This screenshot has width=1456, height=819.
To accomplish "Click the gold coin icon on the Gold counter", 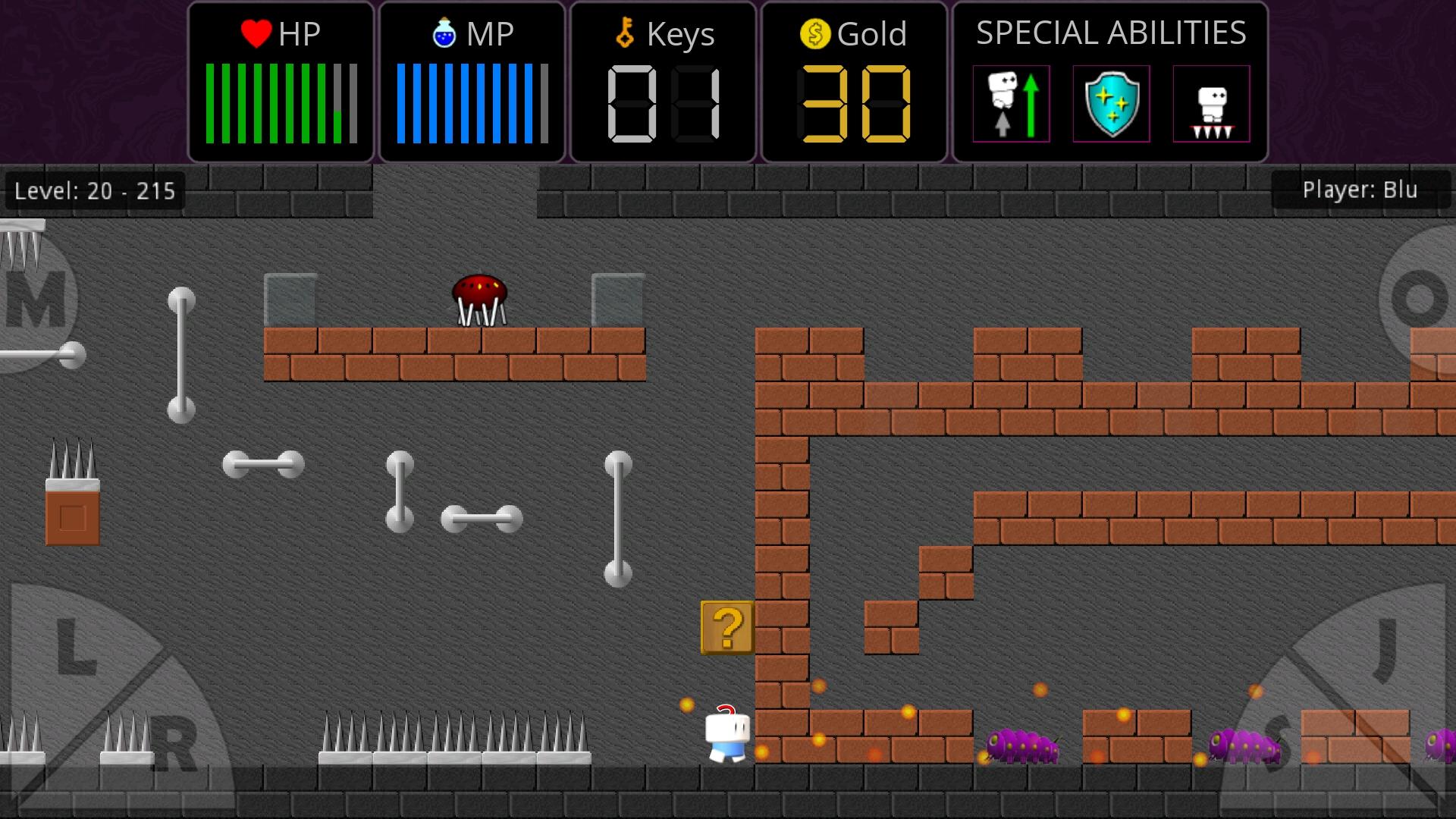I will tap(815, 33).
